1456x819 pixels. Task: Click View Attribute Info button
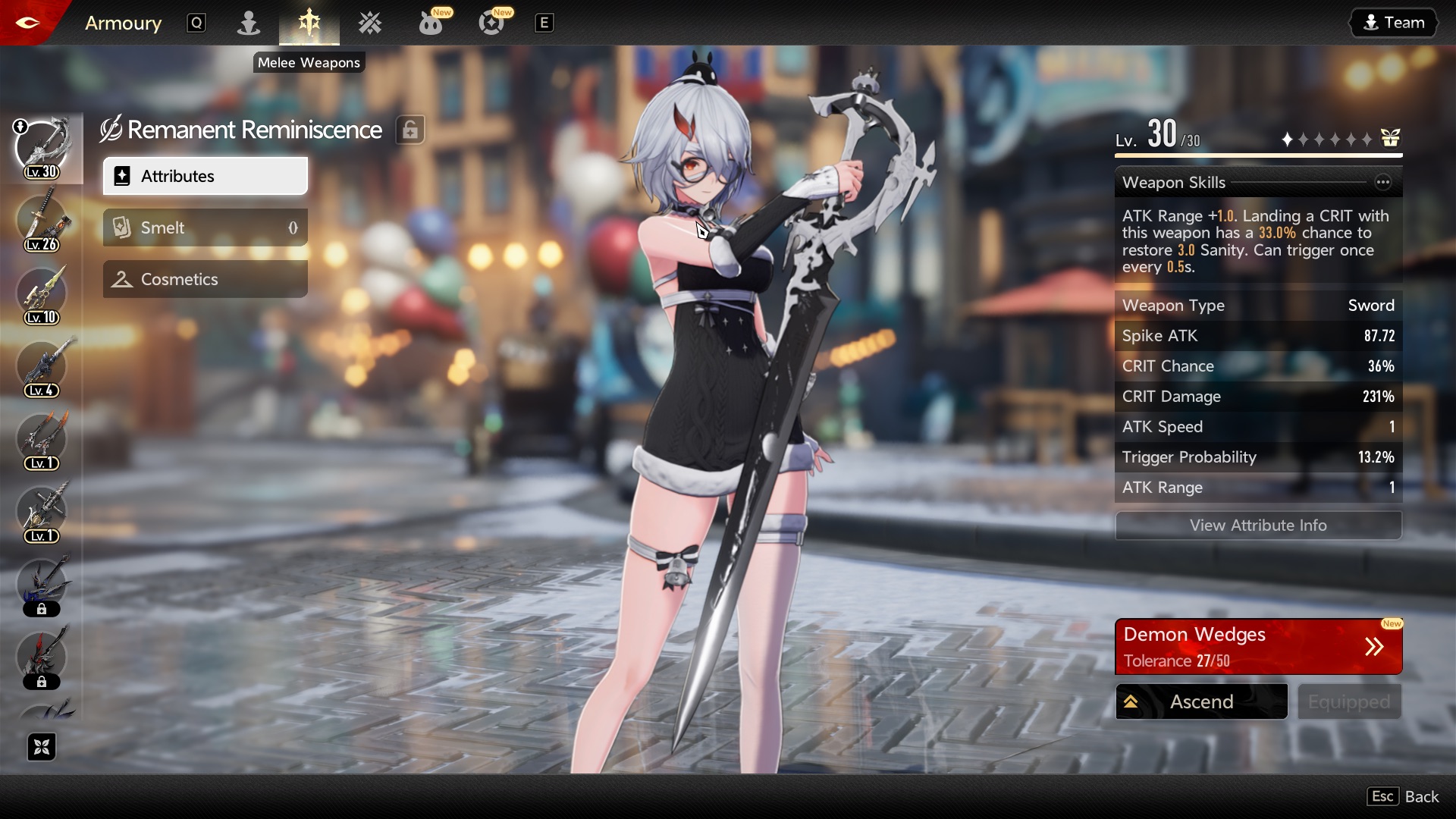[1258, 525]
